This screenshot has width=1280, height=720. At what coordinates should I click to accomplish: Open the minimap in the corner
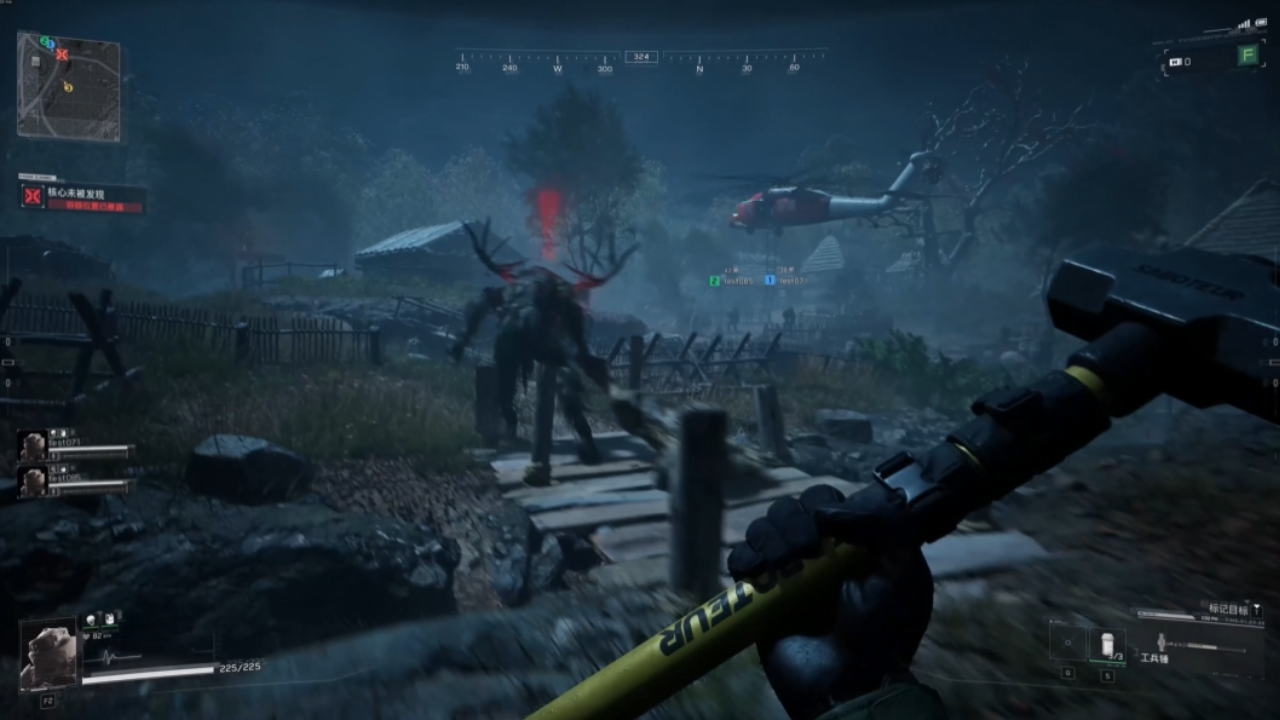coord(68,88)
